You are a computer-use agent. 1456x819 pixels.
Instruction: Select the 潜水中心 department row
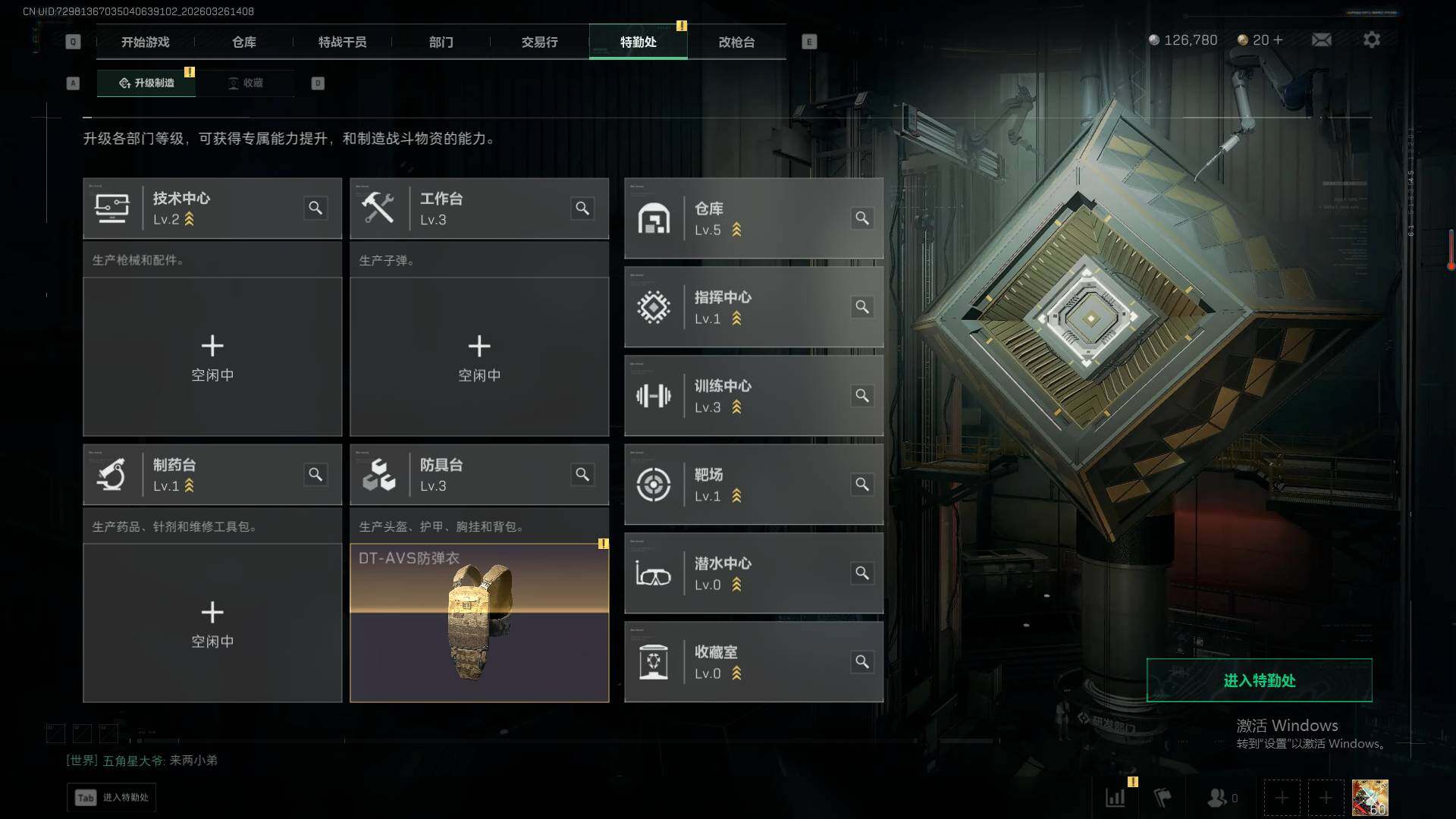click(753, 573)
